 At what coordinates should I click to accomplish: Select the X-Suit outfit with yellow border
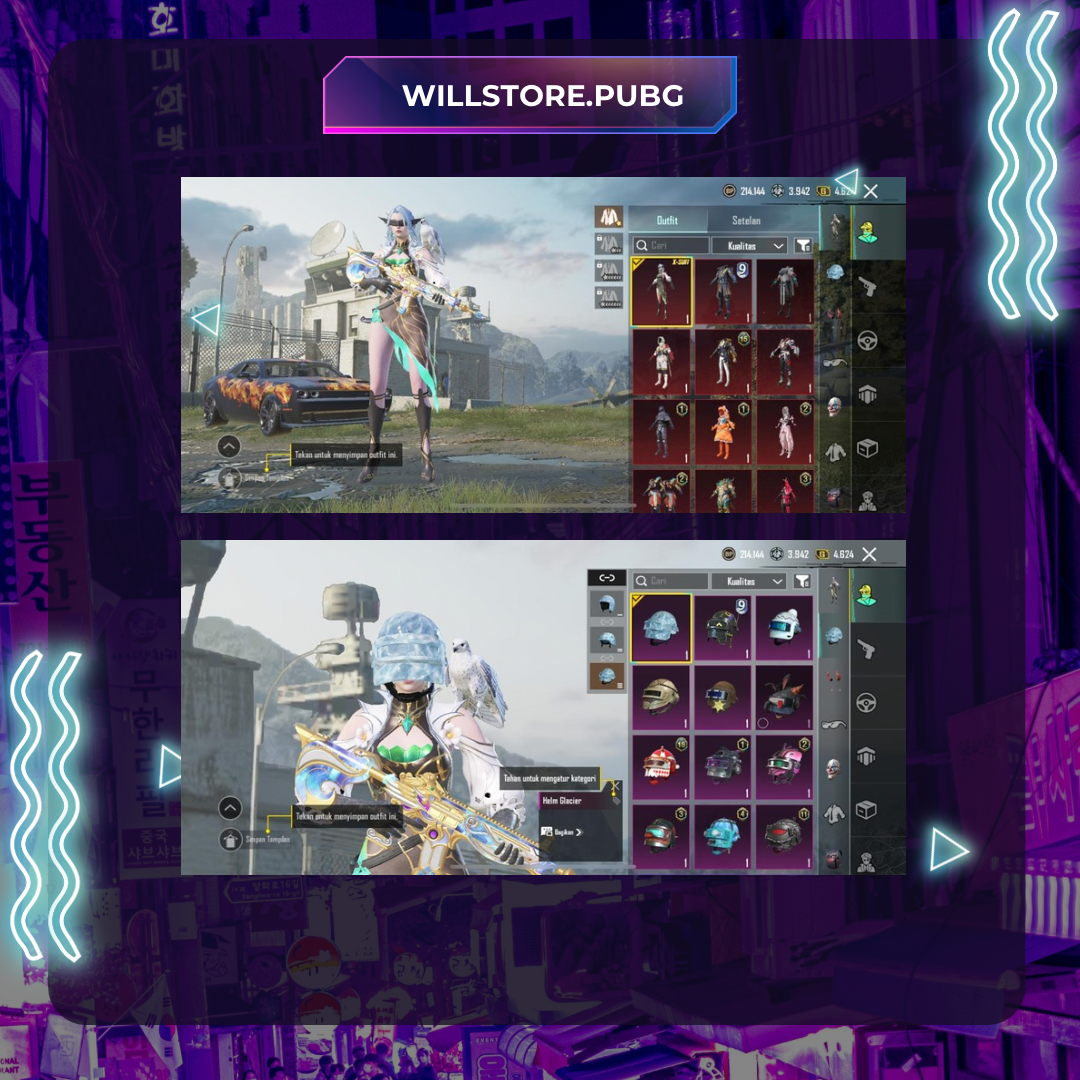[x=661, y=291]
